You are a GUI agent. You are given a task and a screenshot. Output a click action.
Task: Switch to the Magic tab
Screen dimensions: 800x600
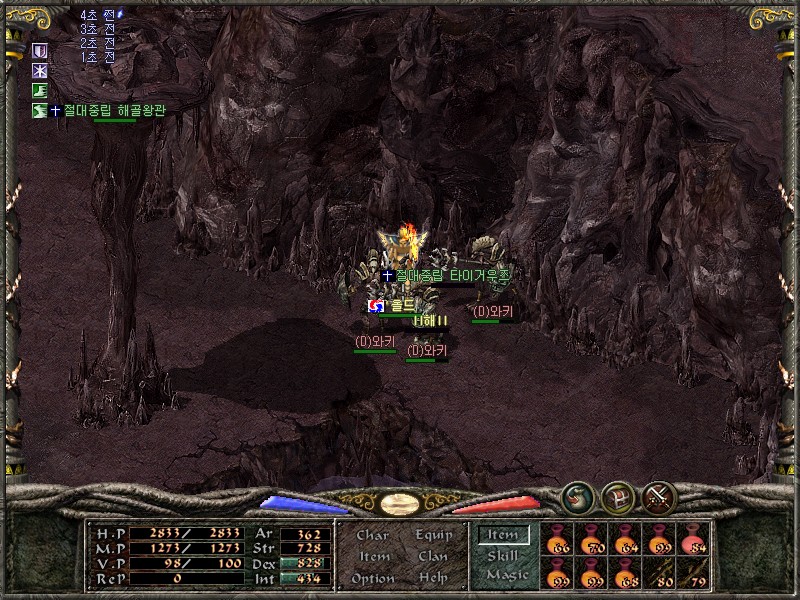tap(506, 575)
